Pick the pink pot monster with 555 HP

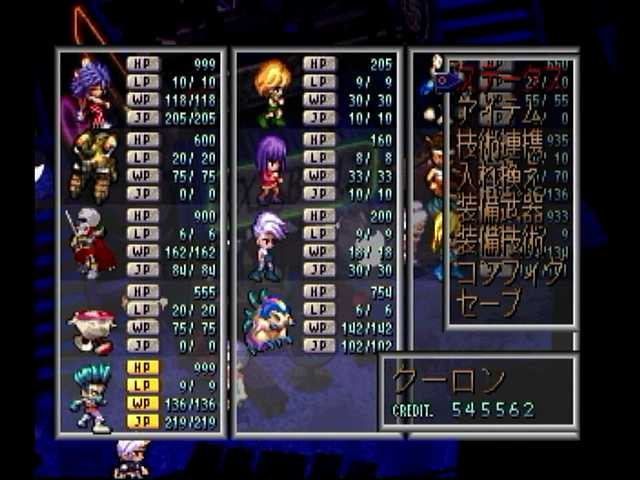[x=92, y=328]
